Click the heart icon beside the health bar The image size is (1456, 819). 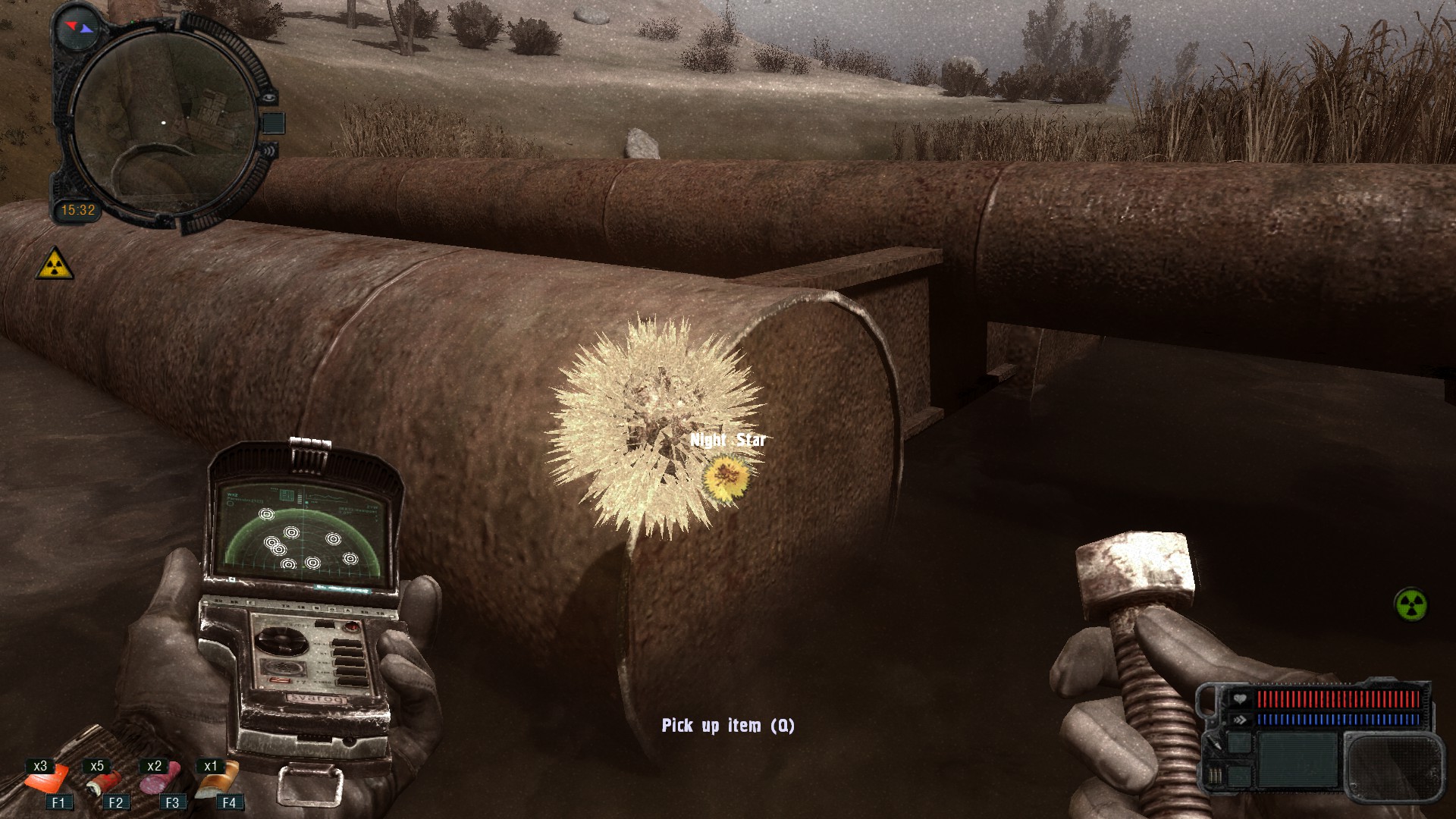click(x=1241, y=698)
